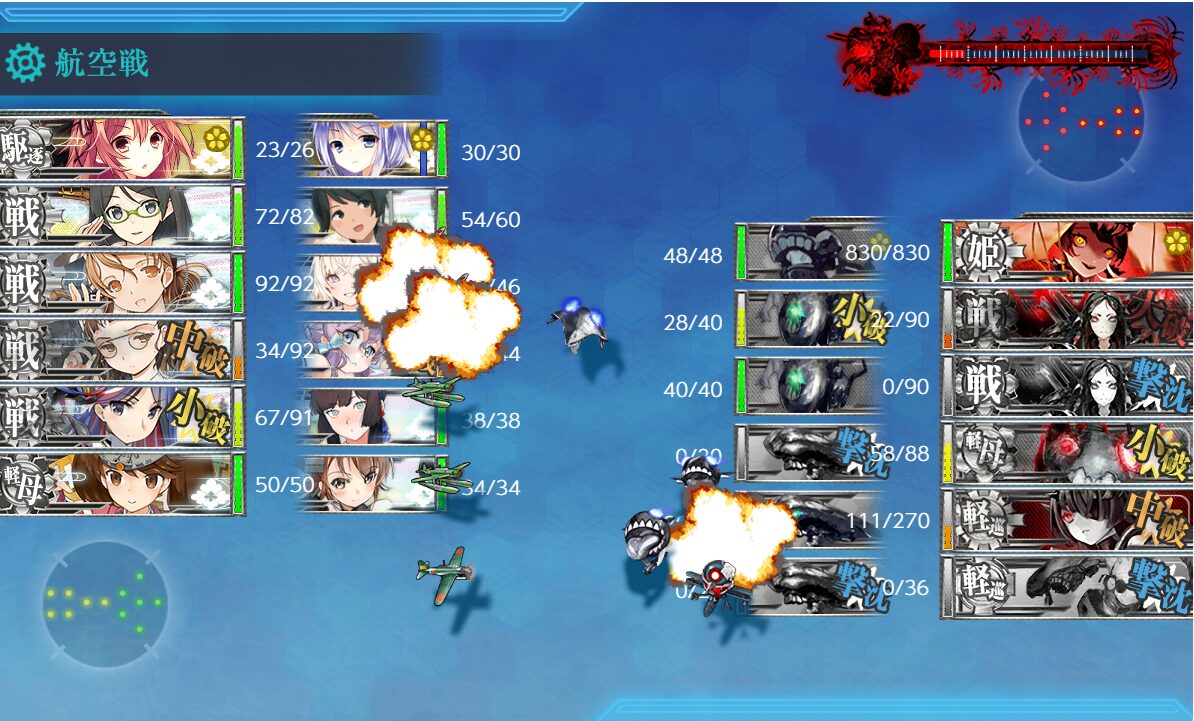Pick the friendly battleship card marked 小破
The image size is (1194, 721).
point(122,416)
